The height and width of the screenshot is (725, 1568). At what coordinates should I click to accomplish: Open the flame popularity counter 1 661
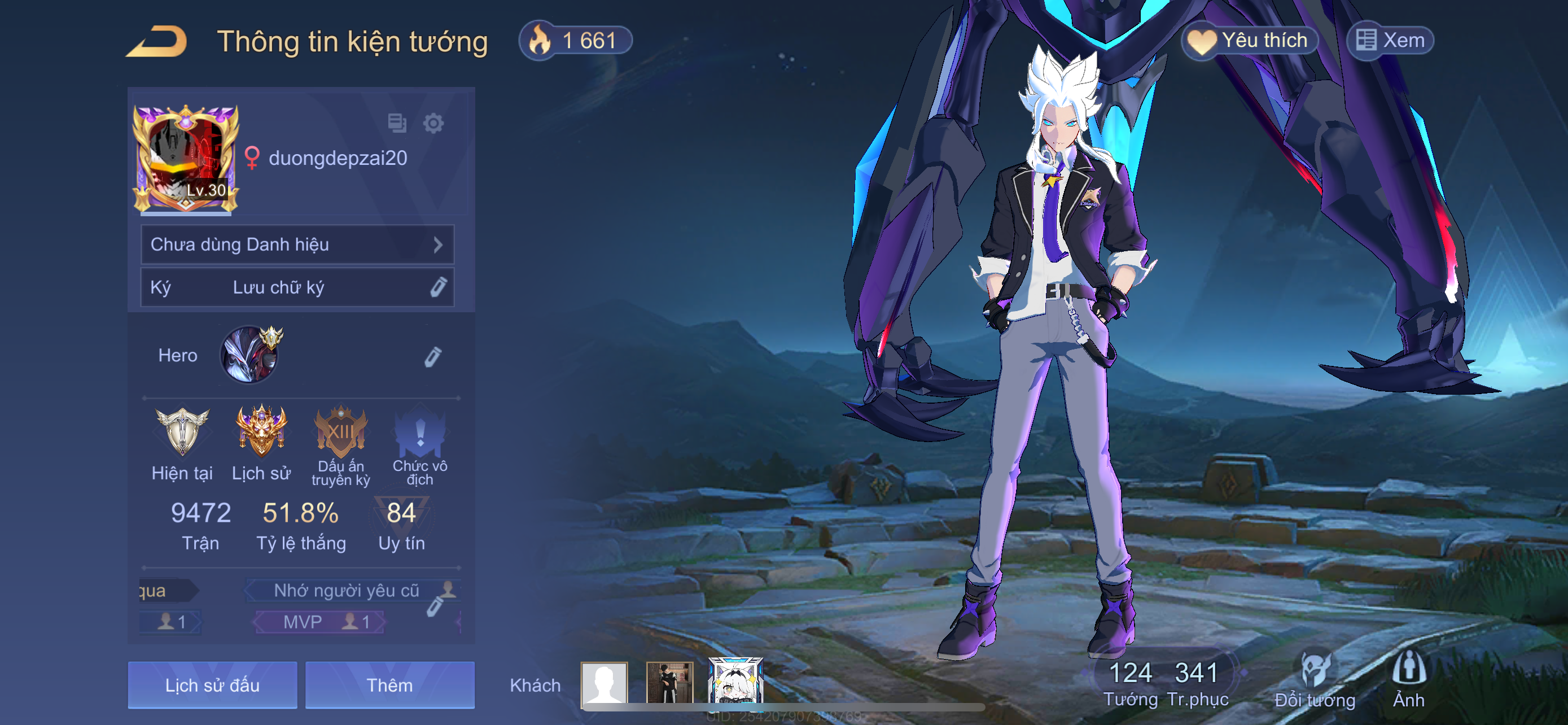[575, 41]
